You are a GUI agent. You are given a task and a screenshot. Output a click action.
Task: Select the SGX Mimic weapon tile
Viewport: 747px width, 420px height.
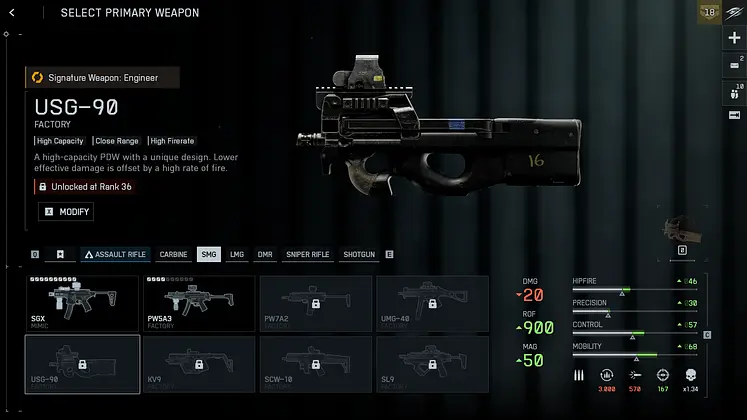point(82,304)
